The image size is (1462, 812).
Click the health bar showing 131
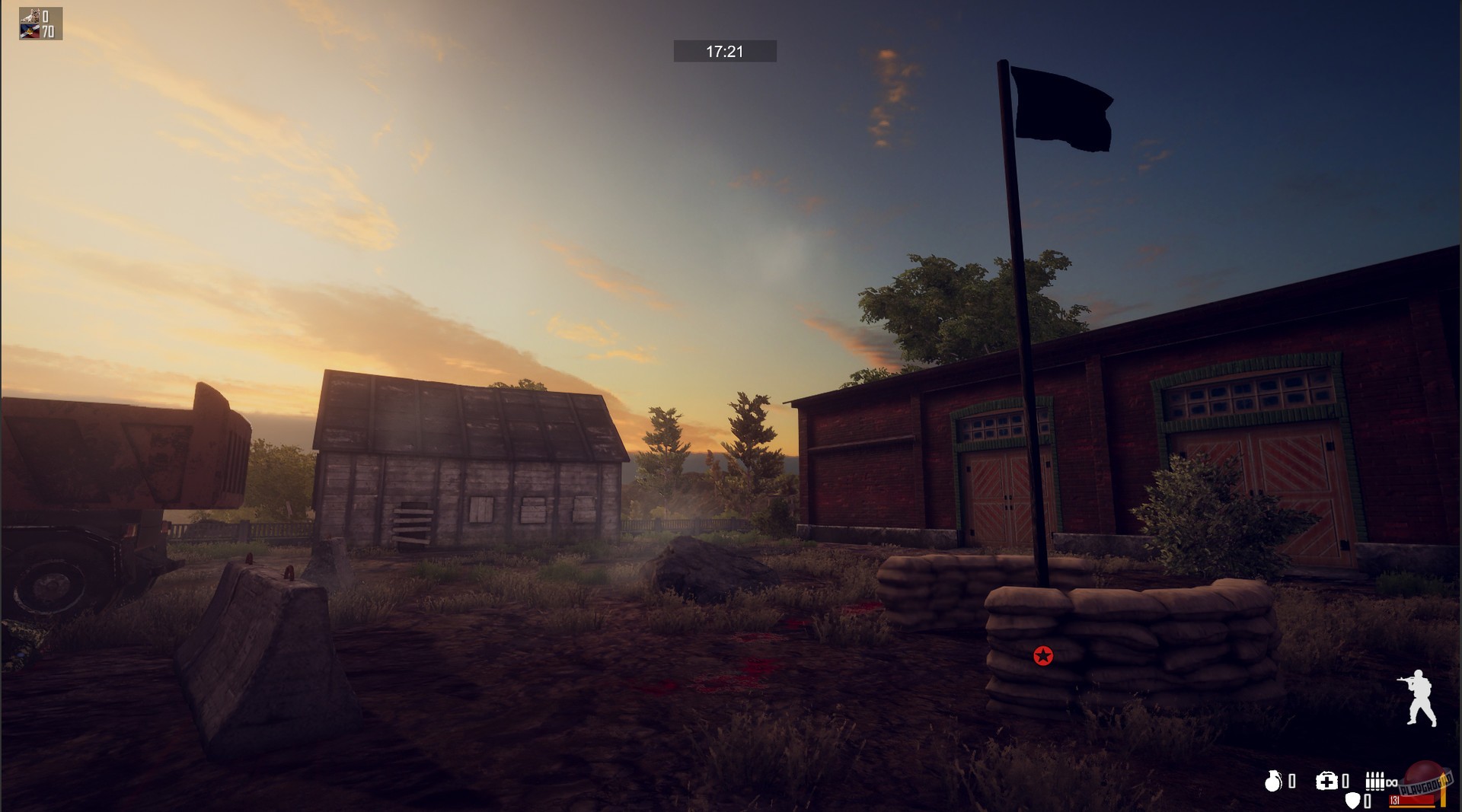(1413, 801)
